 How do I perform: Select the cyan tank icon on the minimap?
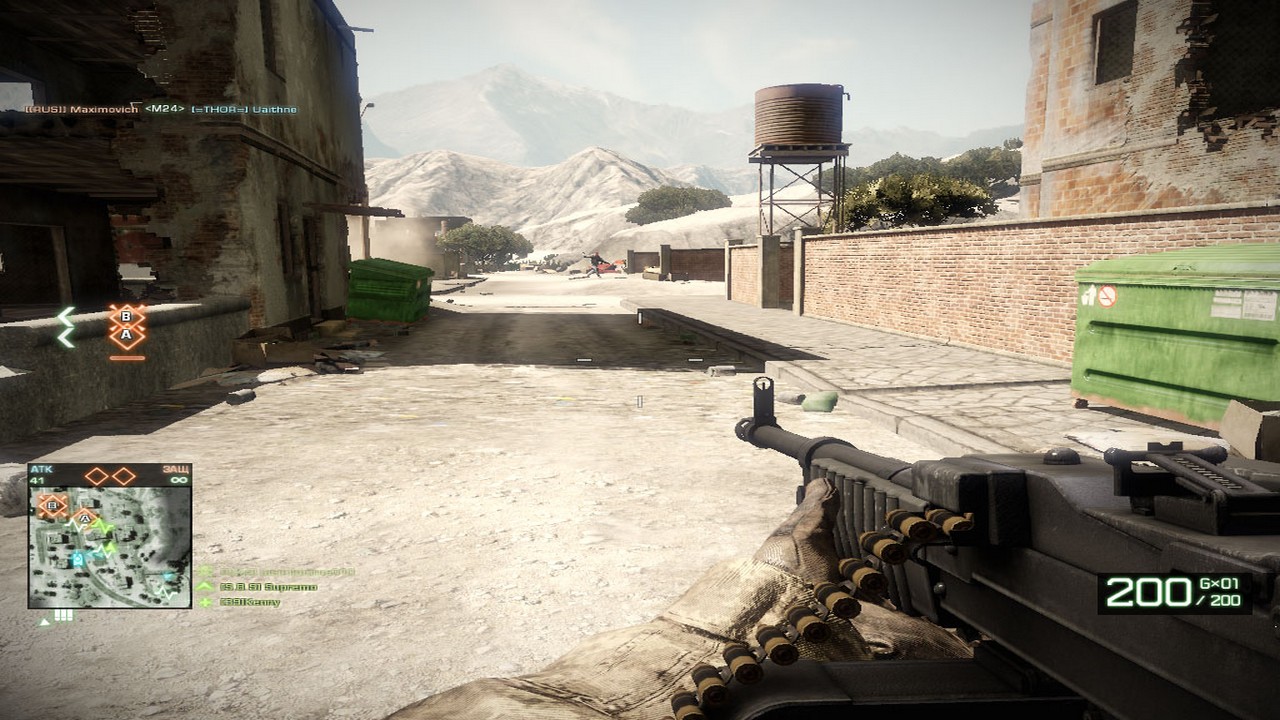pos(77,559)
